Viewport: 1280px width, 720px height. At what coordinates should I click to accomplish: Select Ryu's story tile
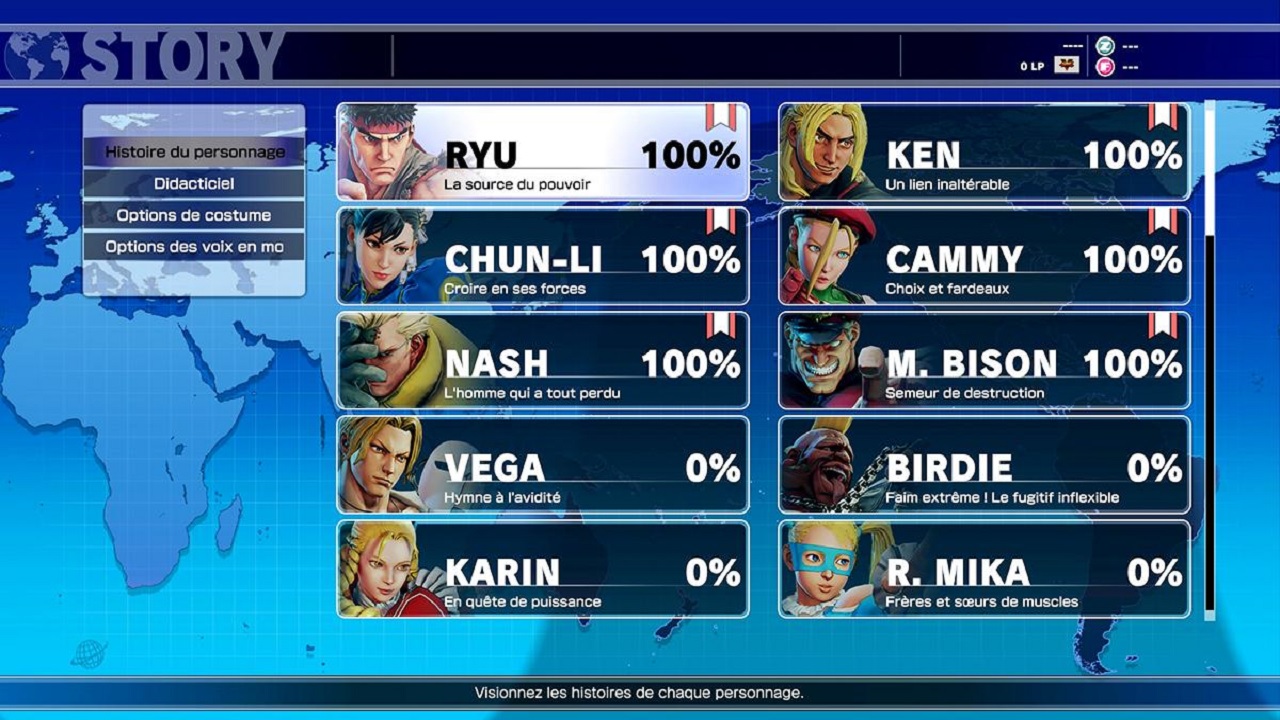543,152
